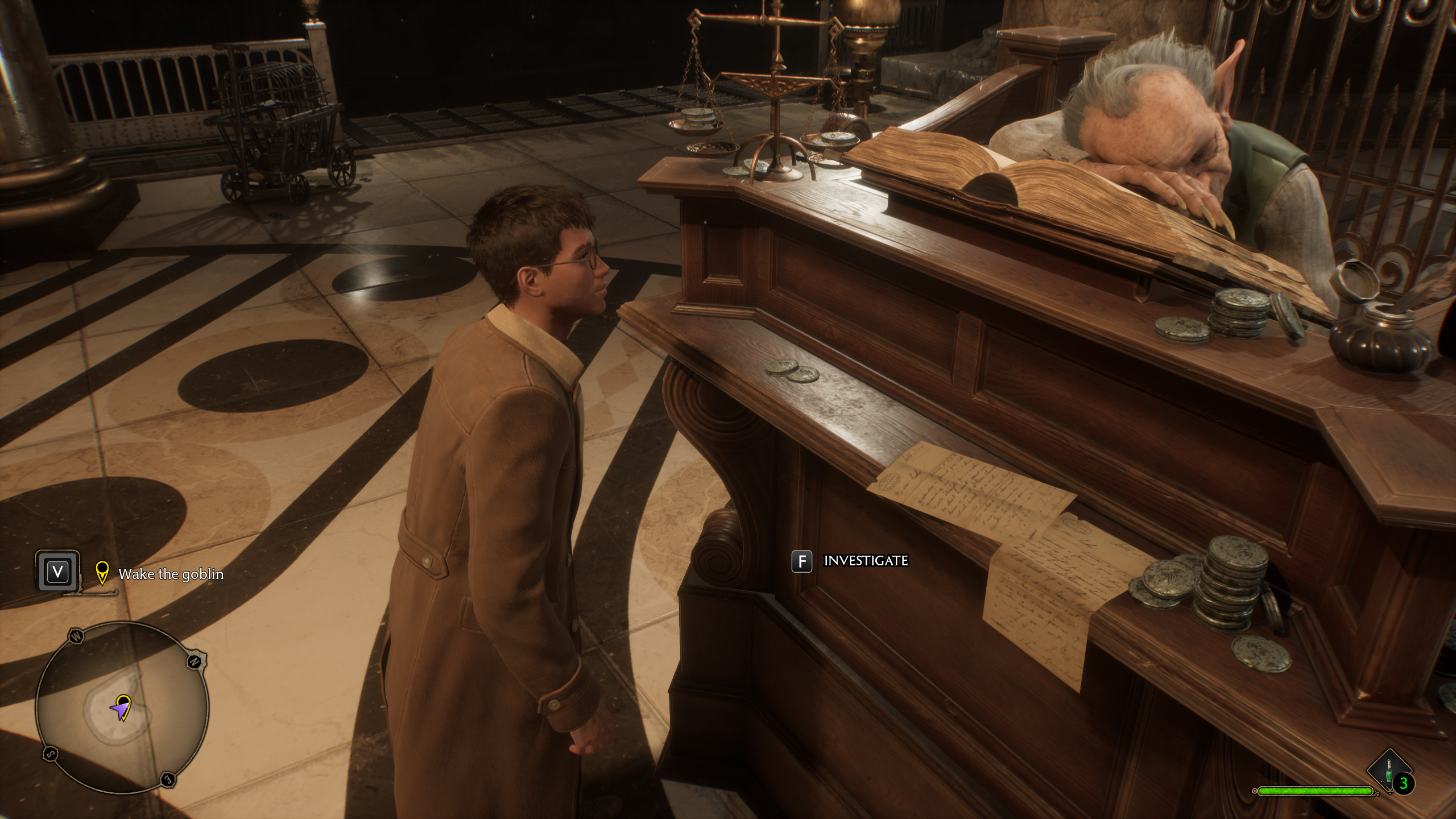Image resolution: width=1456 pixels, height=819 pixels.
Task: Open the circular minimap
Action: coord(122,707)
